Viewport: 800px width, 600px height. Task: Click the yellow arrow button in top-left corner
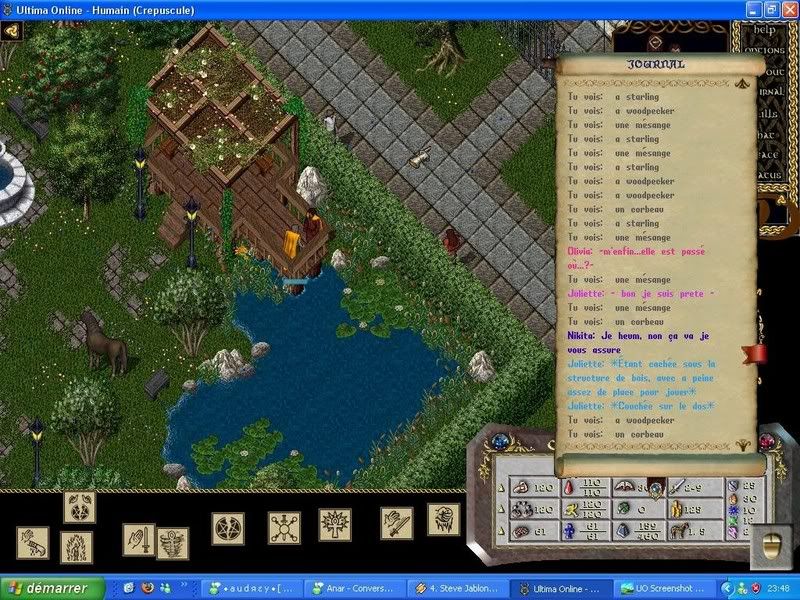pos(12,30)
